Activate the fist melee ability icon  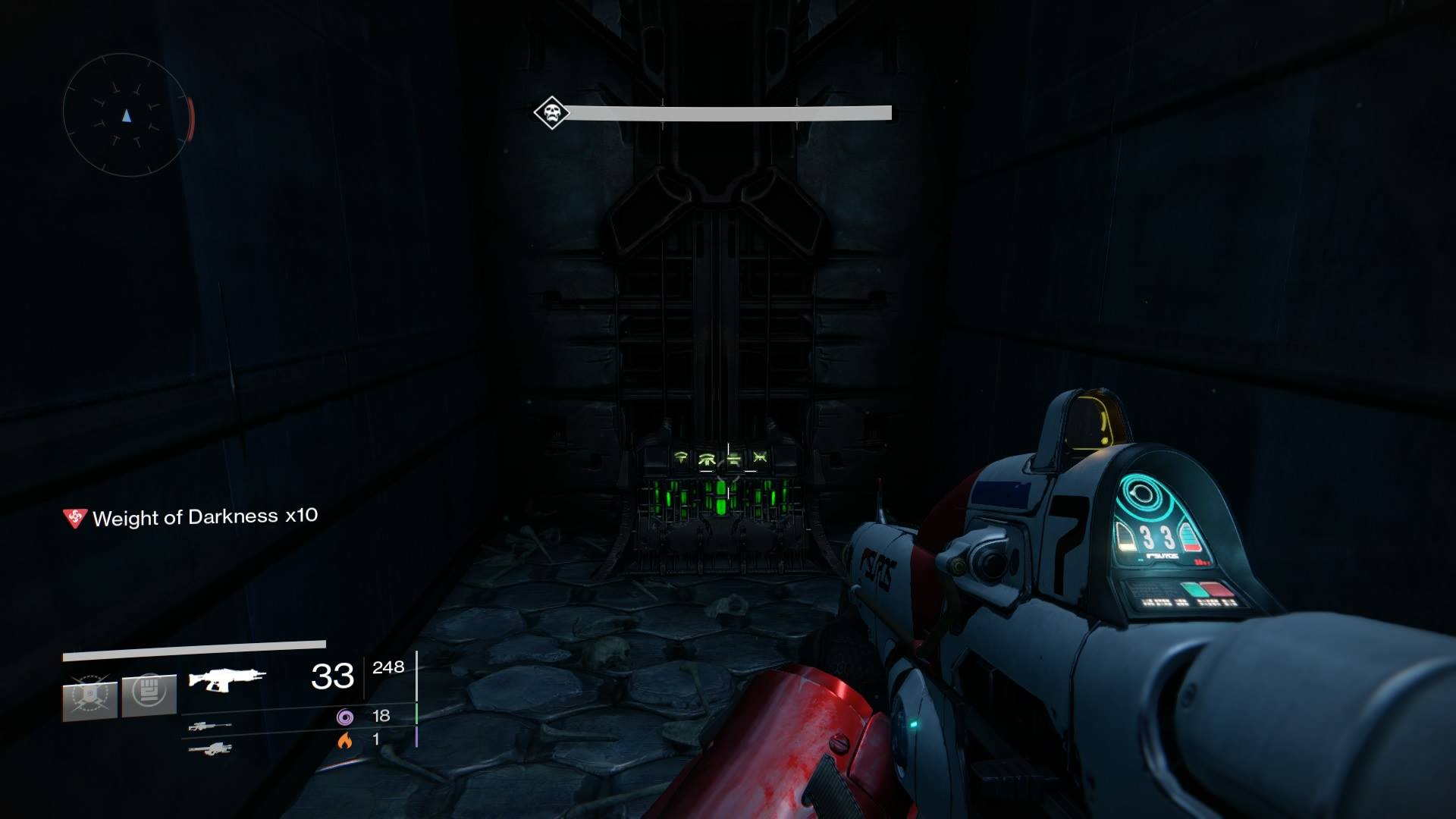point(149,693)
